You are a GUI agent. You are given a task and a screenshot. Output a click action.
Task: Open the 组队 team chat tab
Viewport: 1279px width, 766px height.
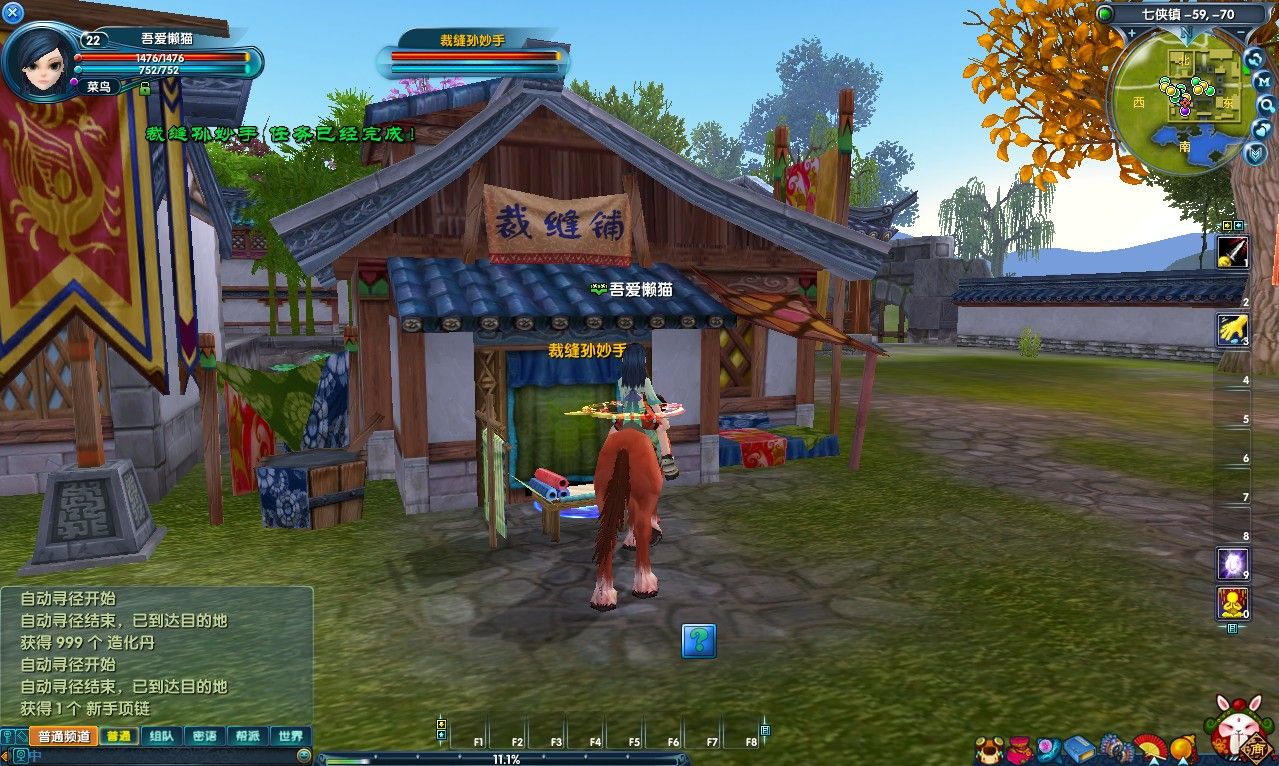[160, 736]
